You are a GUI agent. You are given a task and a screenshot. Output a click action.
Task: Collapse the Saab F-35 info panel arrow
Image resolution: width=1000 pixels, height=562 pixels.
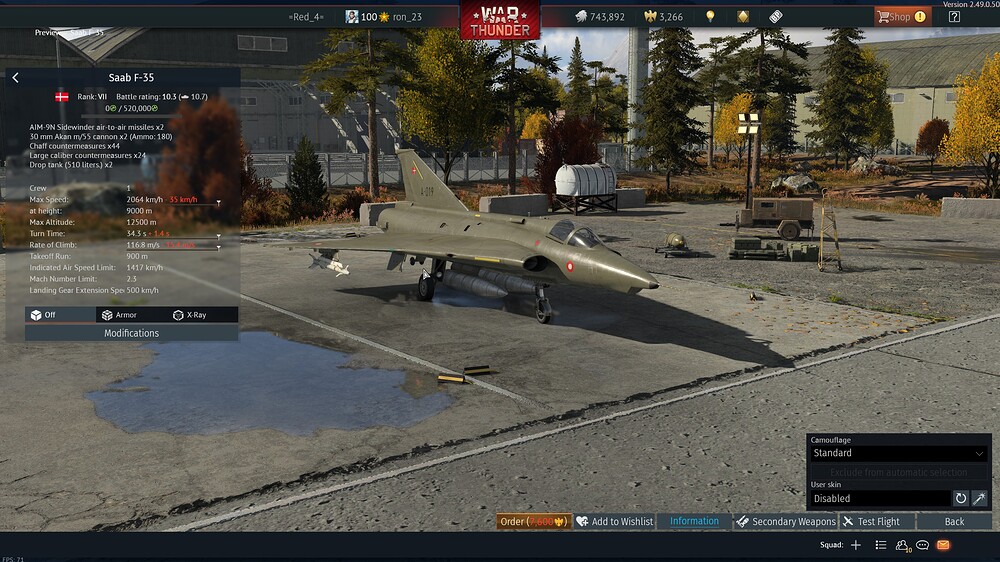tap(15, 77)
